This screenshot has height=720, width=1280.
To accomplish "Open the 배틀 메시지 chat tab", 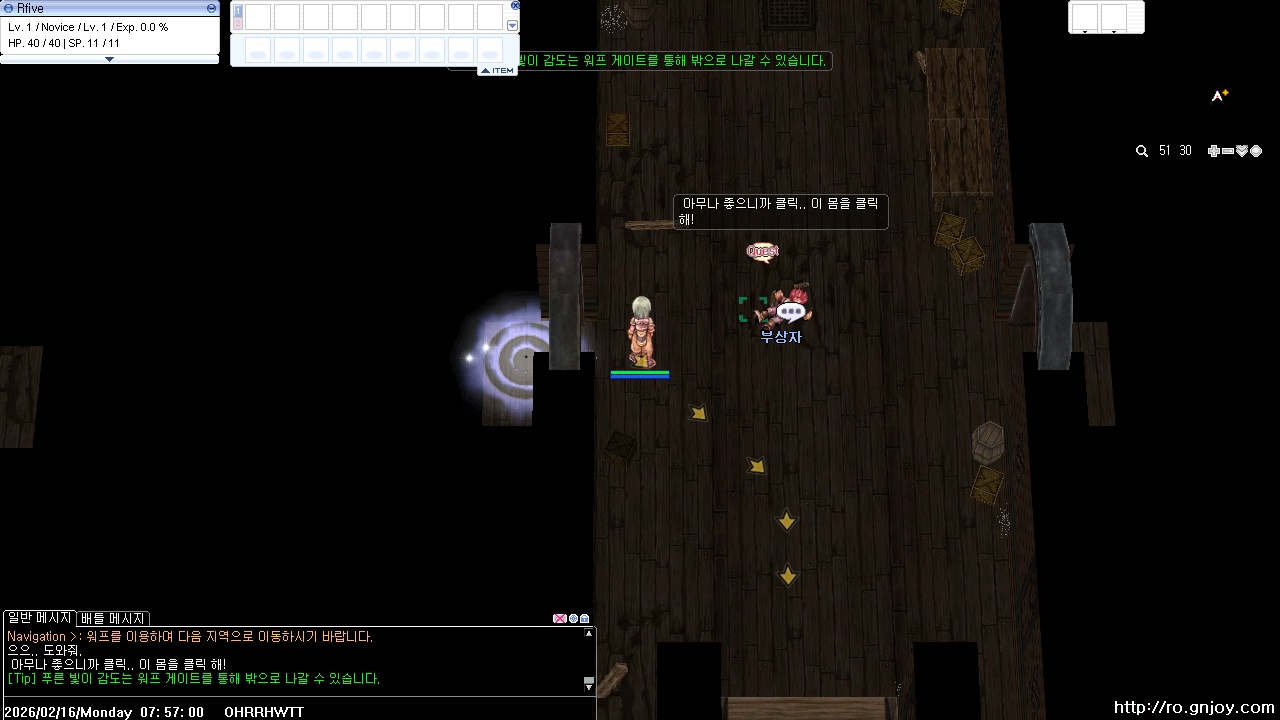I will coord(113,618).
